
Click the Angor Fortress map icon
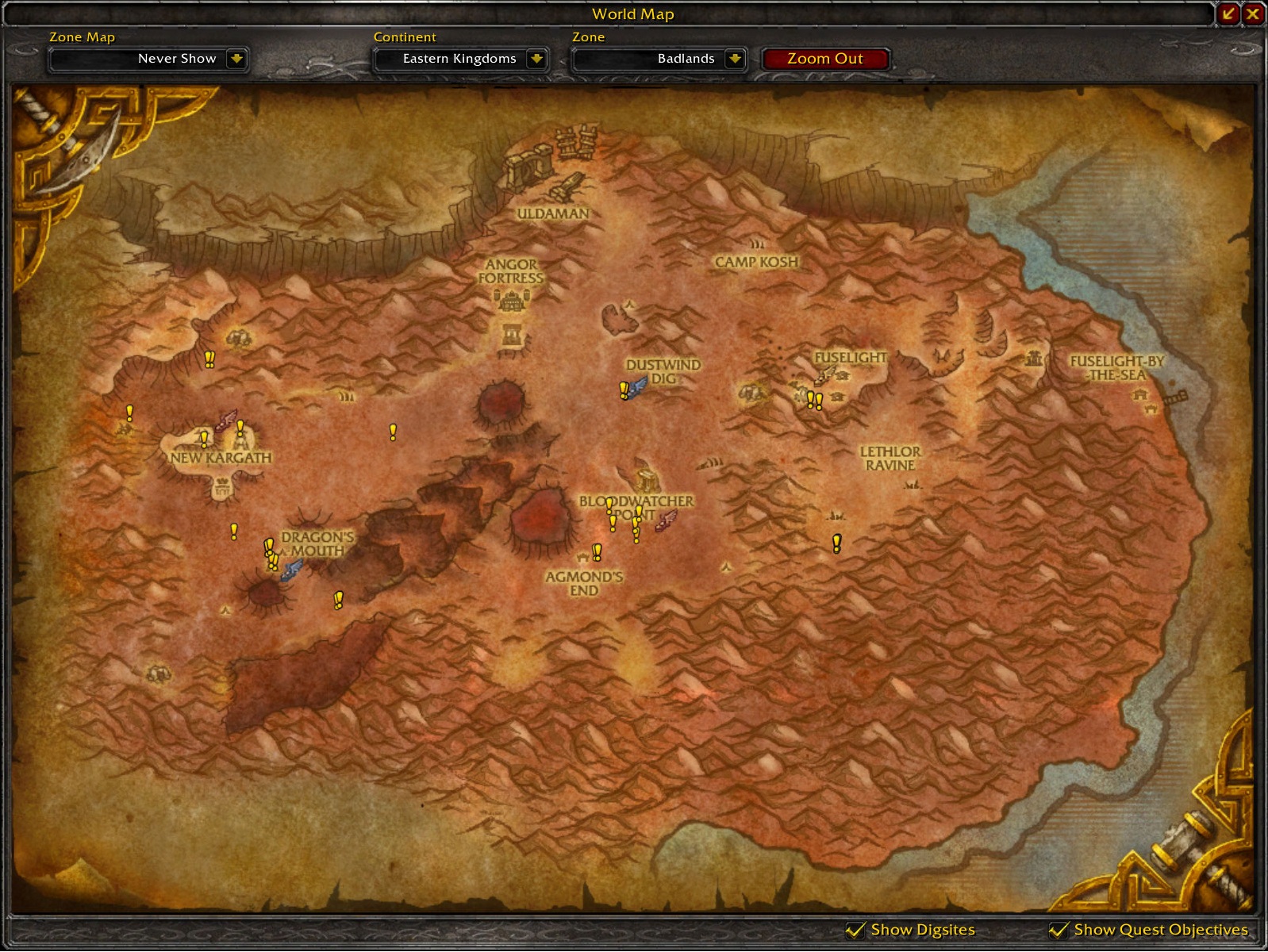click(x=512, y=300)
